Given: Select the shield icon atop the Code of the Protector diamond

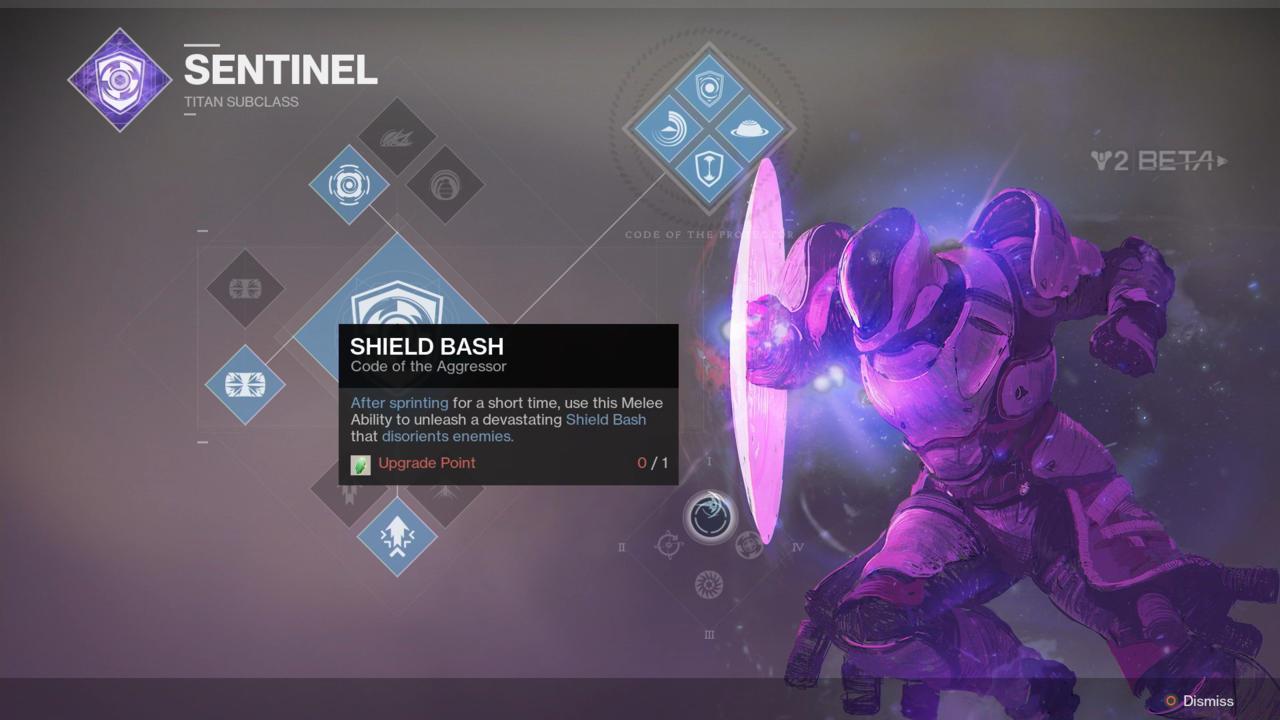Looking at the screenshot, I should pos(709,88).
